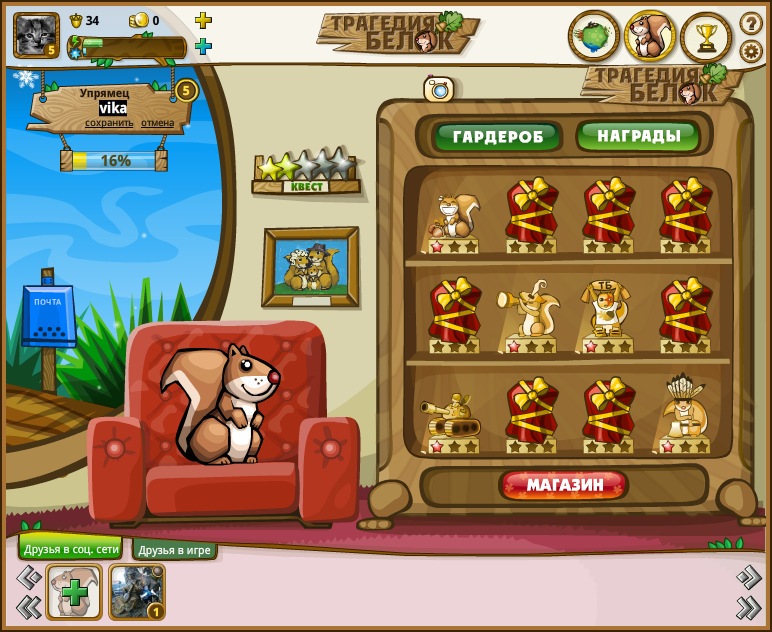This screenshot has height=632, width=772.
Task: Choose the golden tank item
Action: point(451,415)
